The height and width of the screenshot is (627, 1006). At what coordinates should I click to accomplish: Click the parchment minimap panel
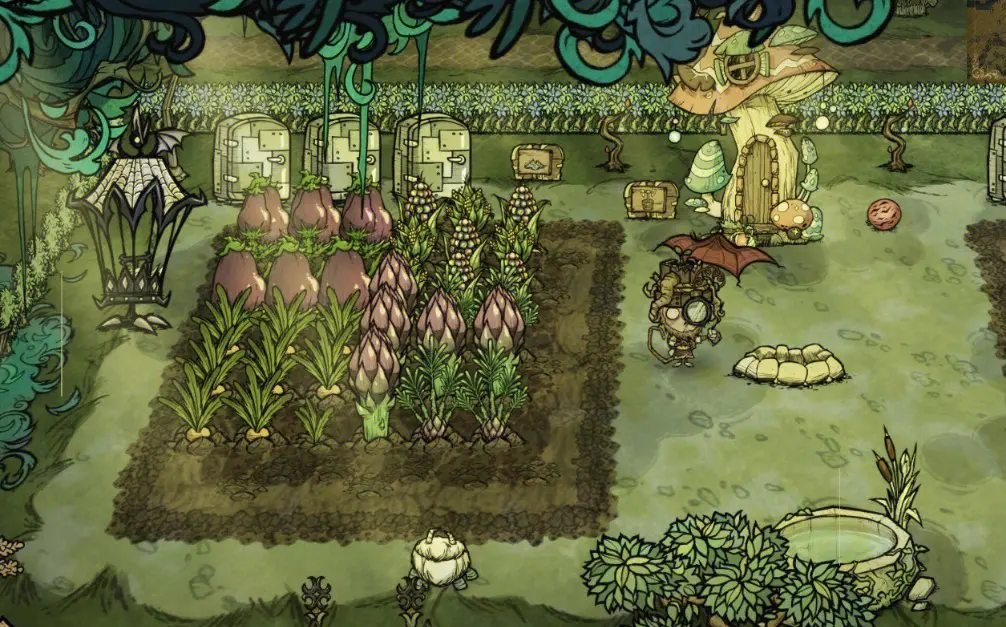[x=987, y=40]
